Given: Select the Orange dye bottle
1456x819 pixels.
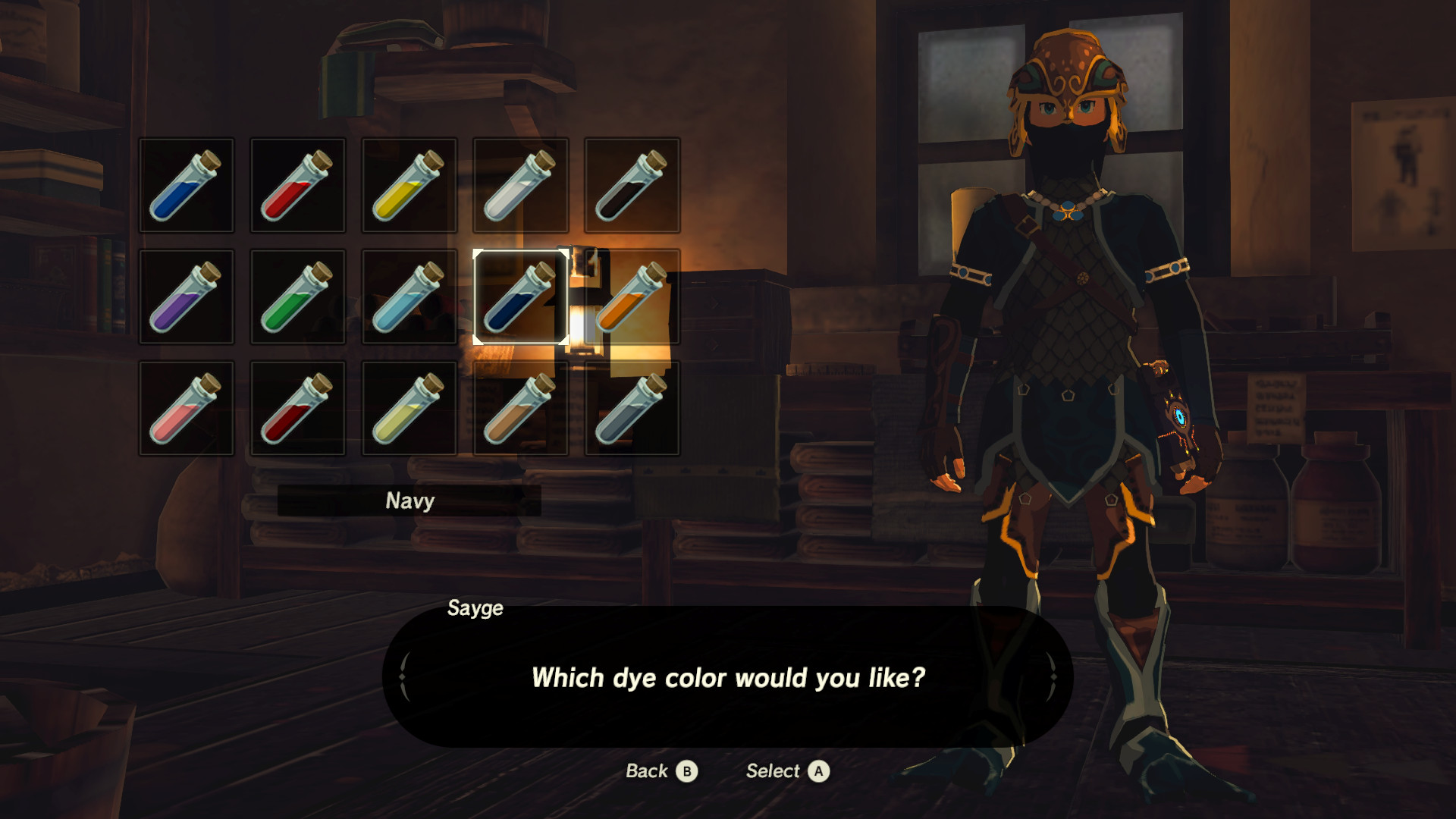Looking at the screenshot, I should 632,296.
